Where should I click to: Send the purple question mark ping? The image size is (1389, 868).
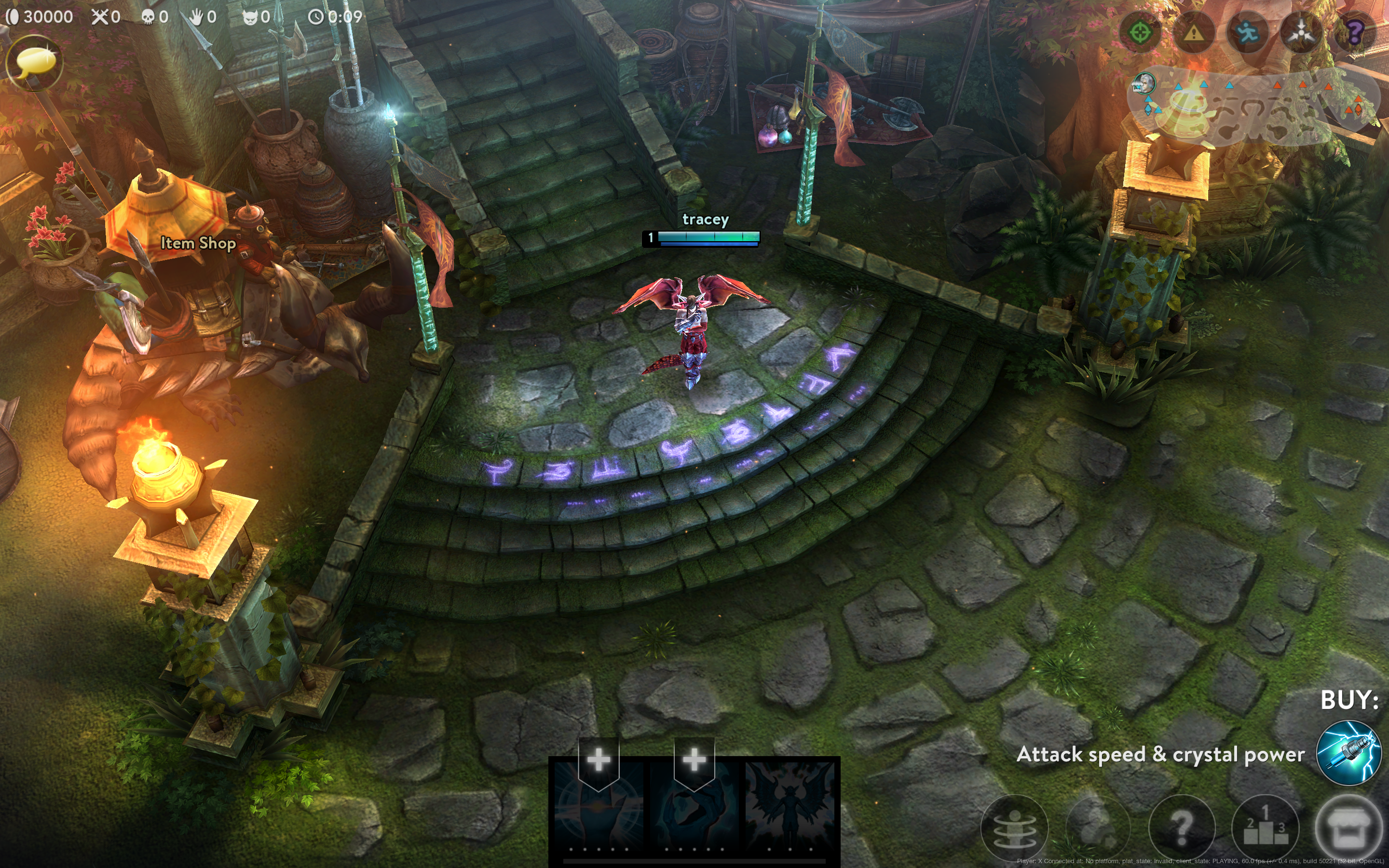[x=1355, y=33]
